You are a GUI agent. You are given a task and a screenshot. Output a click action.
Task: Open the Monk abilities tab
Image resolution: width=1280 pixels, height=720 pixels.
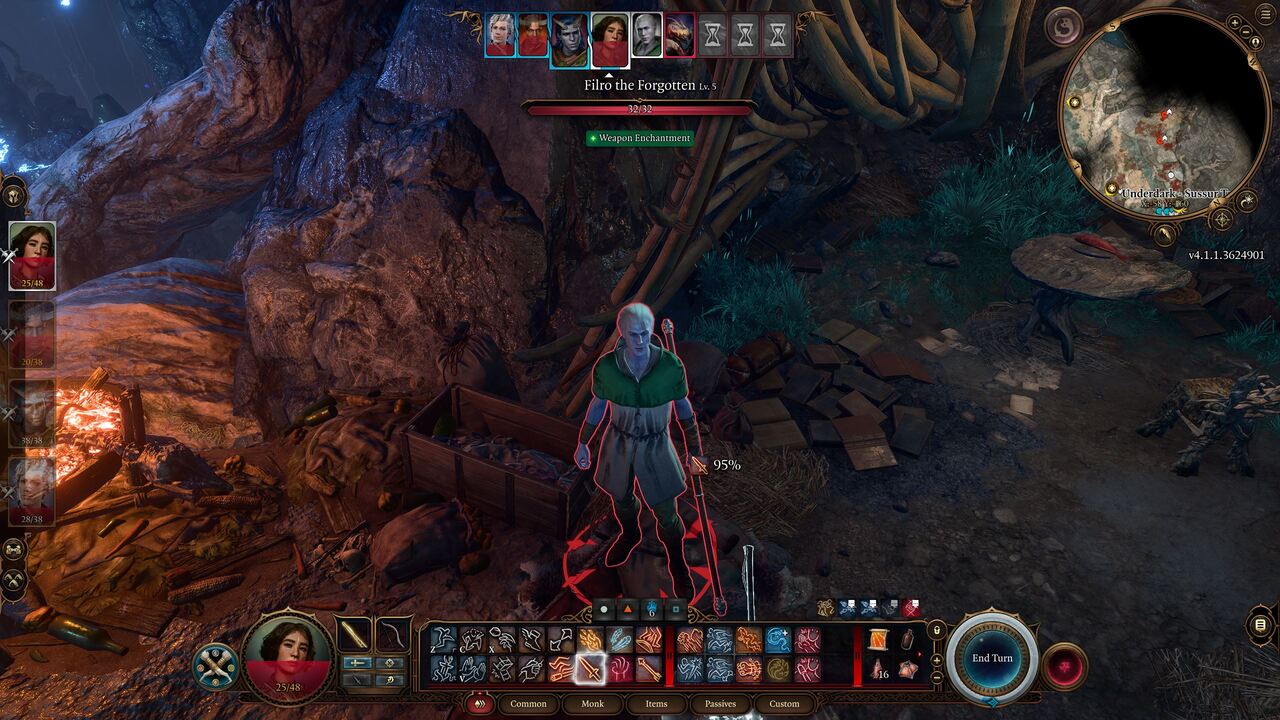click(x=593, y=704)
